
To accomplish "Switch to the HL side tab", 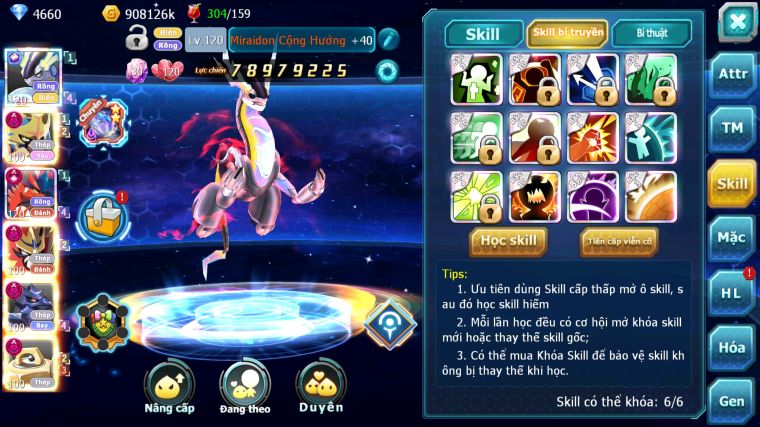I will click(732, 293).
